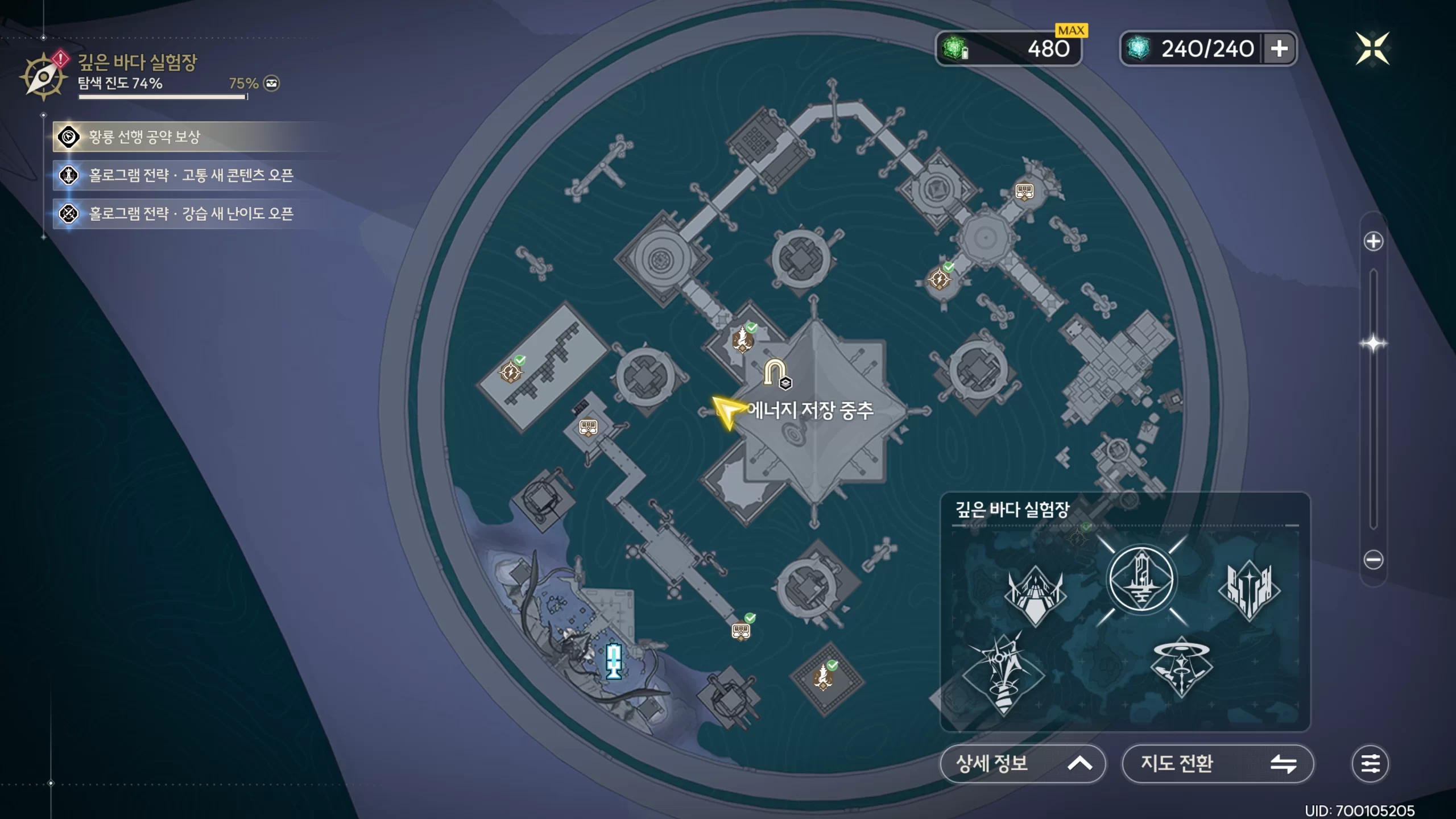Click the map zoom slider handle

(x=1373, y=344)
